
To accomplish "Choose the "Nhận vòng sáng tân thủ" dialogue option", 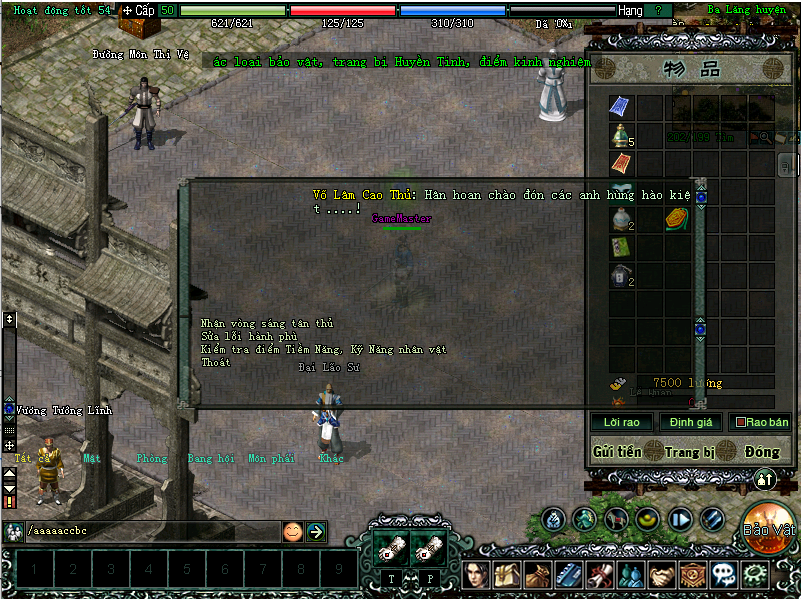I will 266,323.
